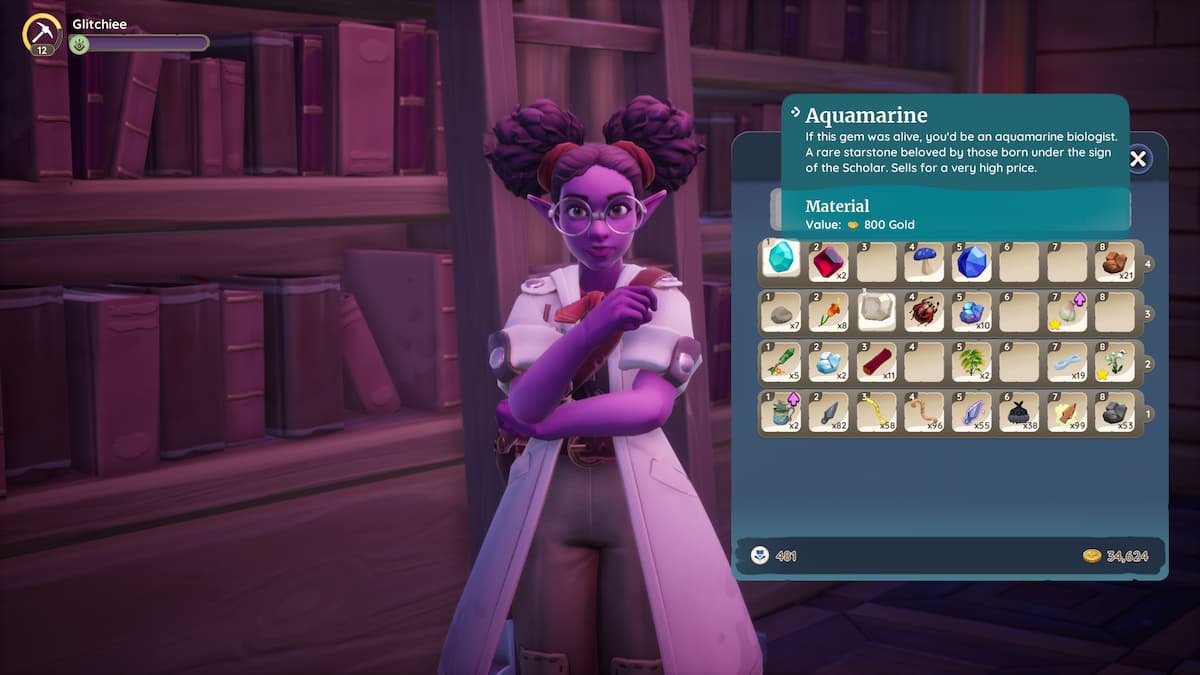Select the brown copper ore stack of 21

(x=1114, y=262)
